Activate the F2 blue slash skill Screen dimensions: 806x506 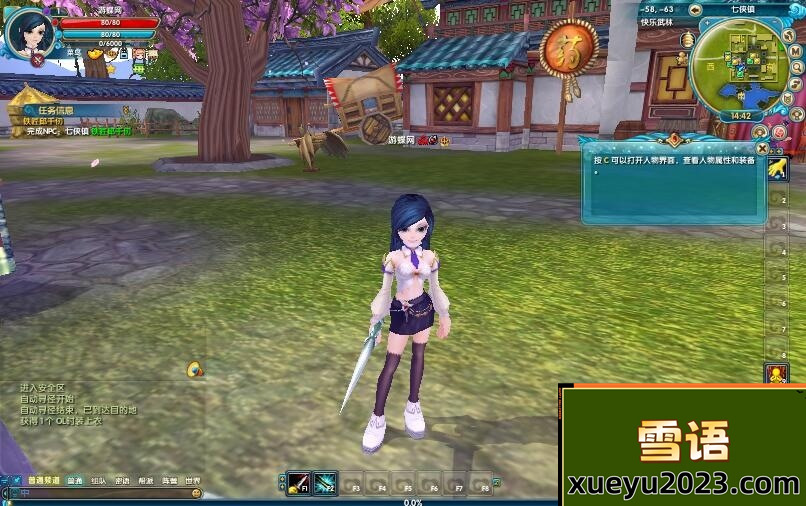[325, 484]
